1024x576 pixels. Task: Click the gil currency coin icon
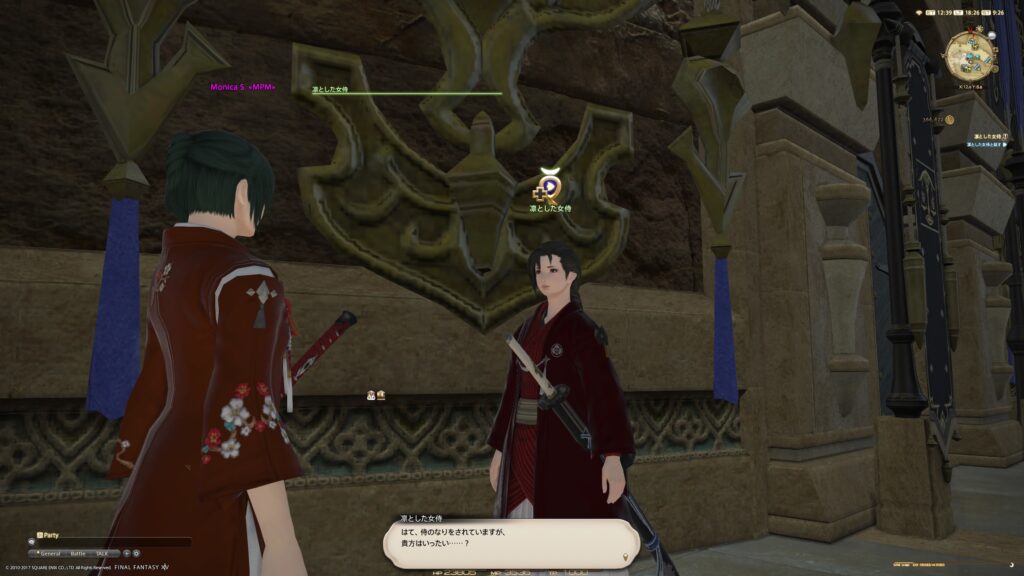[x=949, y=120]
